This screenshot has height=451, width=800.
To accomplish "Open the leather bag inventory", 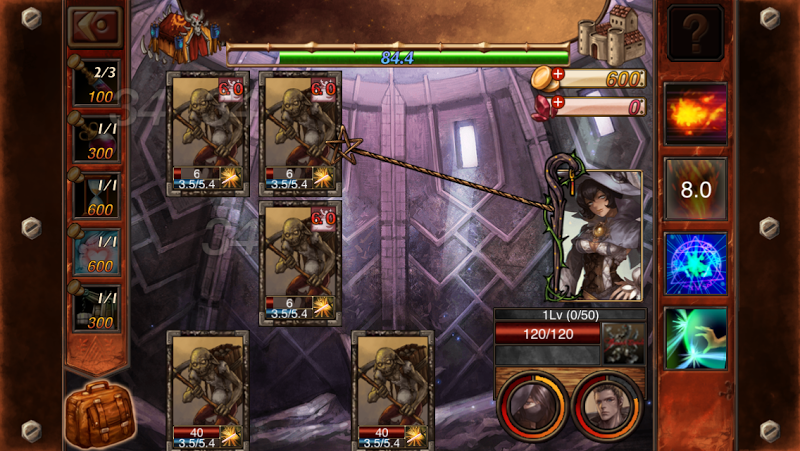I will click(x=99, y=413).
